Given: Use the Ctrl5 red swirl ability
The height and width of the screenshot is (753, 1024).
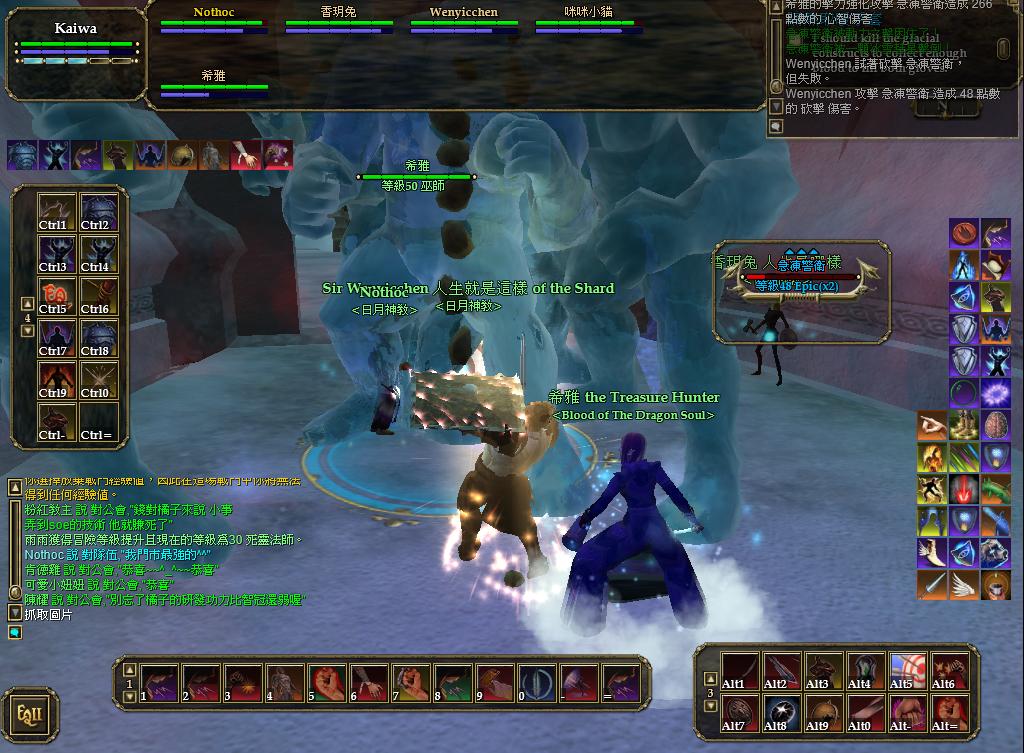Looking at the screenshot, I should 55,296.
